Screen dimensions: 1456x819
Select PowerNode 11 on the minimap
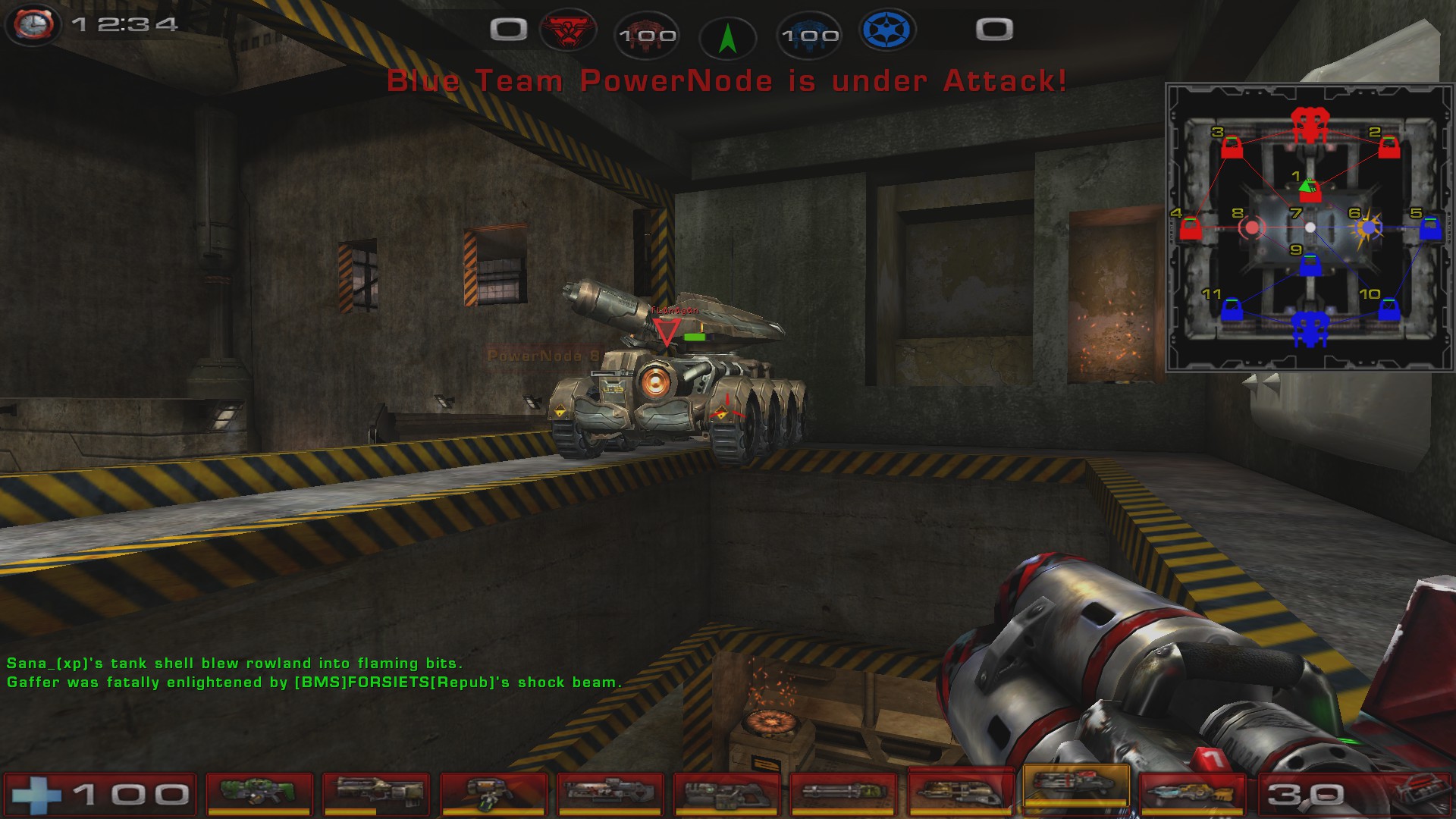(x=1232, y=309)
